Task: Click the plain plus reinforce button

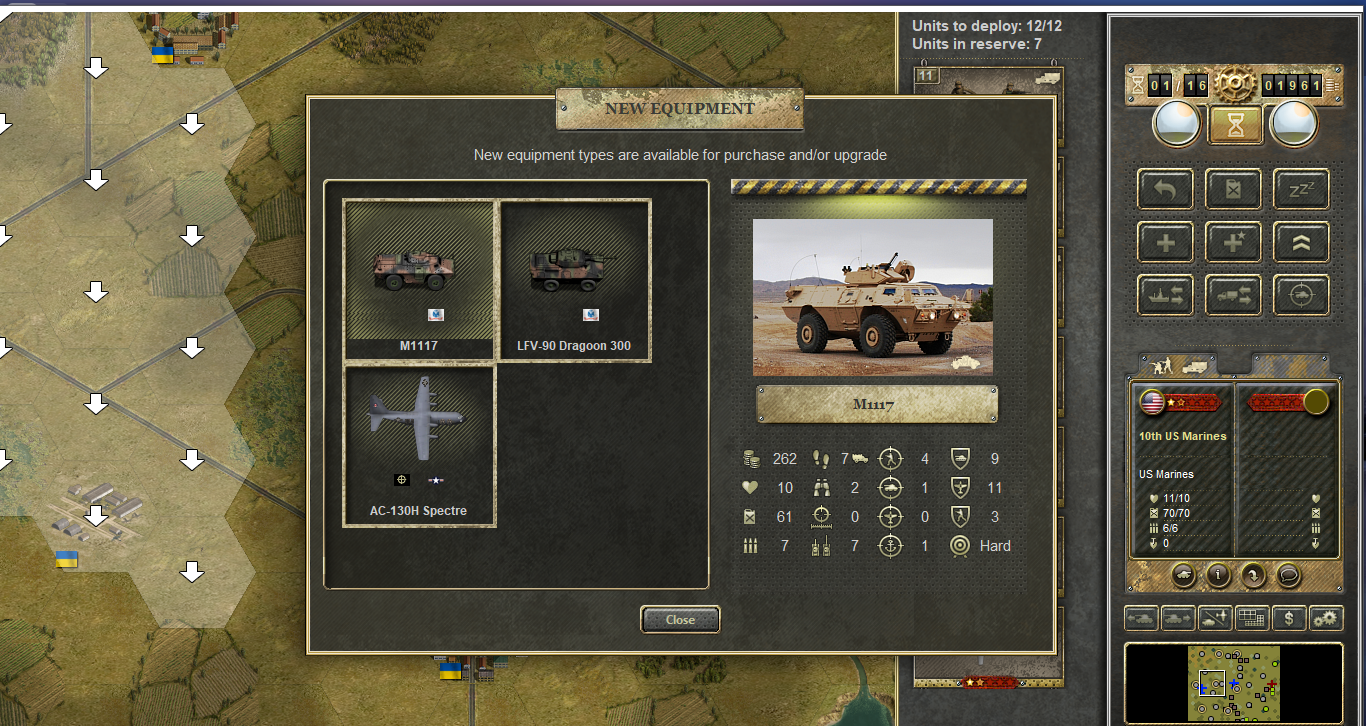Action: click(1166, 242)
